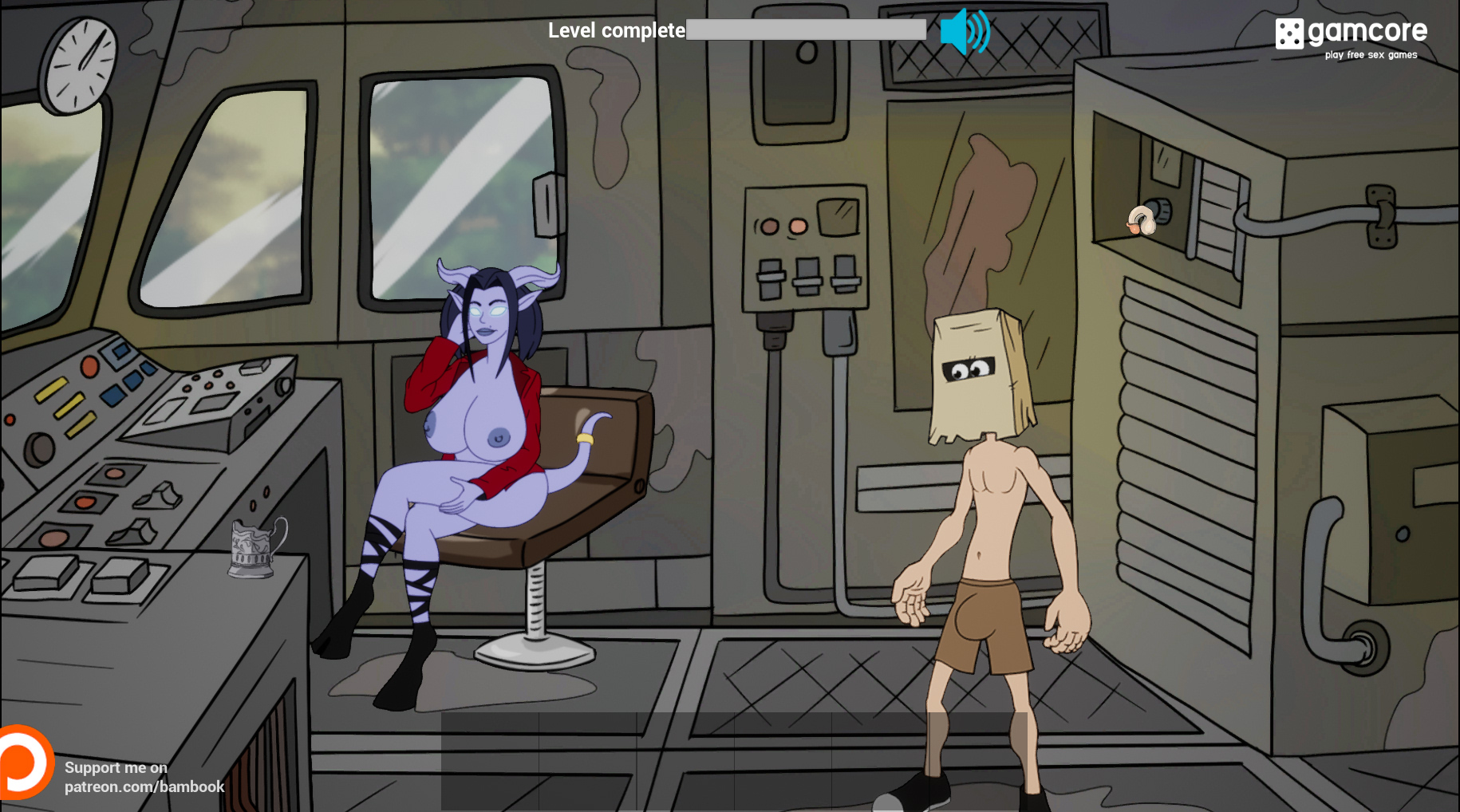Pick up the condom on the cabinet
1460x812 pixels.
point(1143,219)
